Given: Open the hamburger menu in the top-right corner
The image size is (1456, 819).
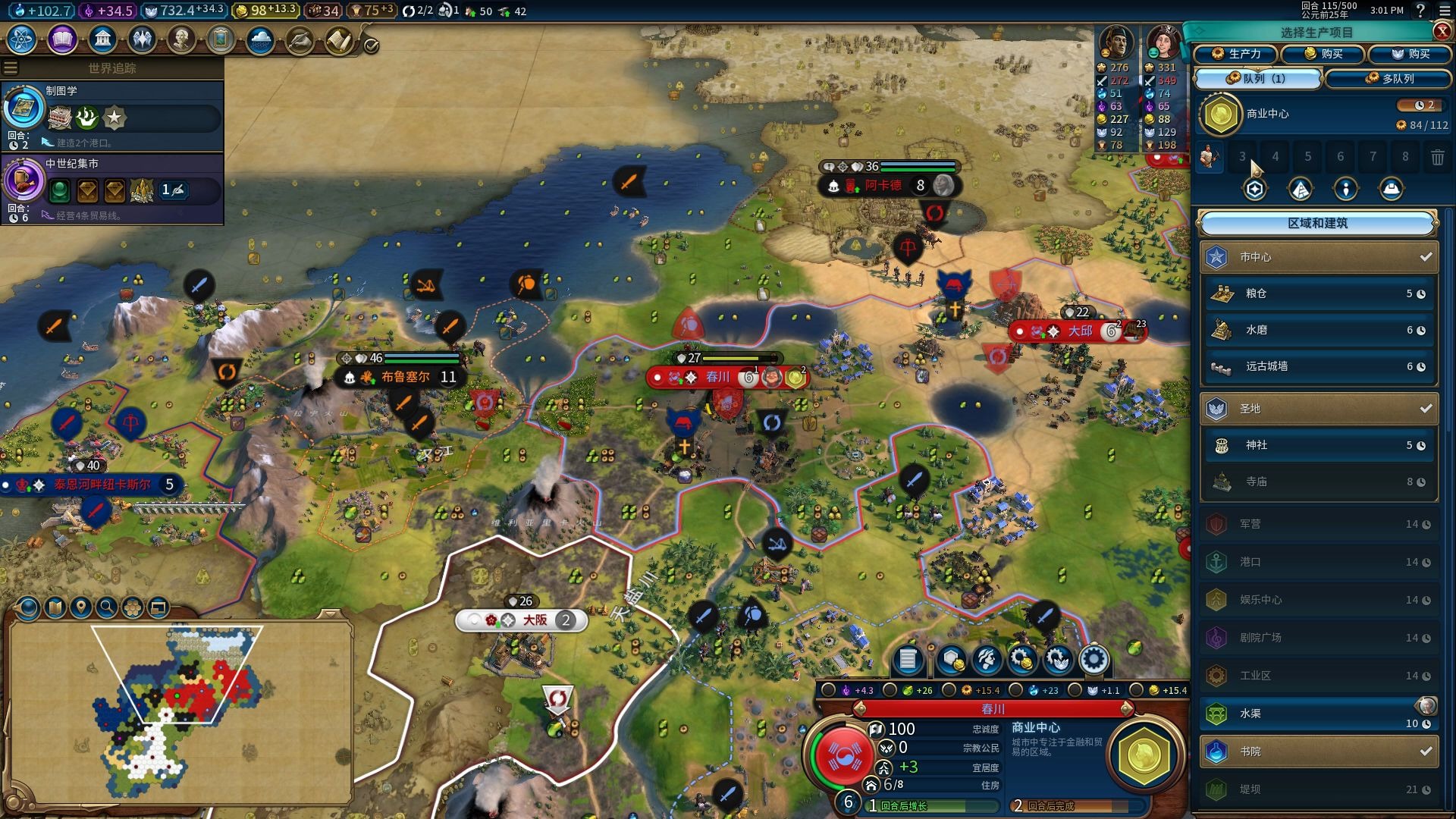Looking at the screenshot, I should pyautogui.click(x=1444, y=11).
